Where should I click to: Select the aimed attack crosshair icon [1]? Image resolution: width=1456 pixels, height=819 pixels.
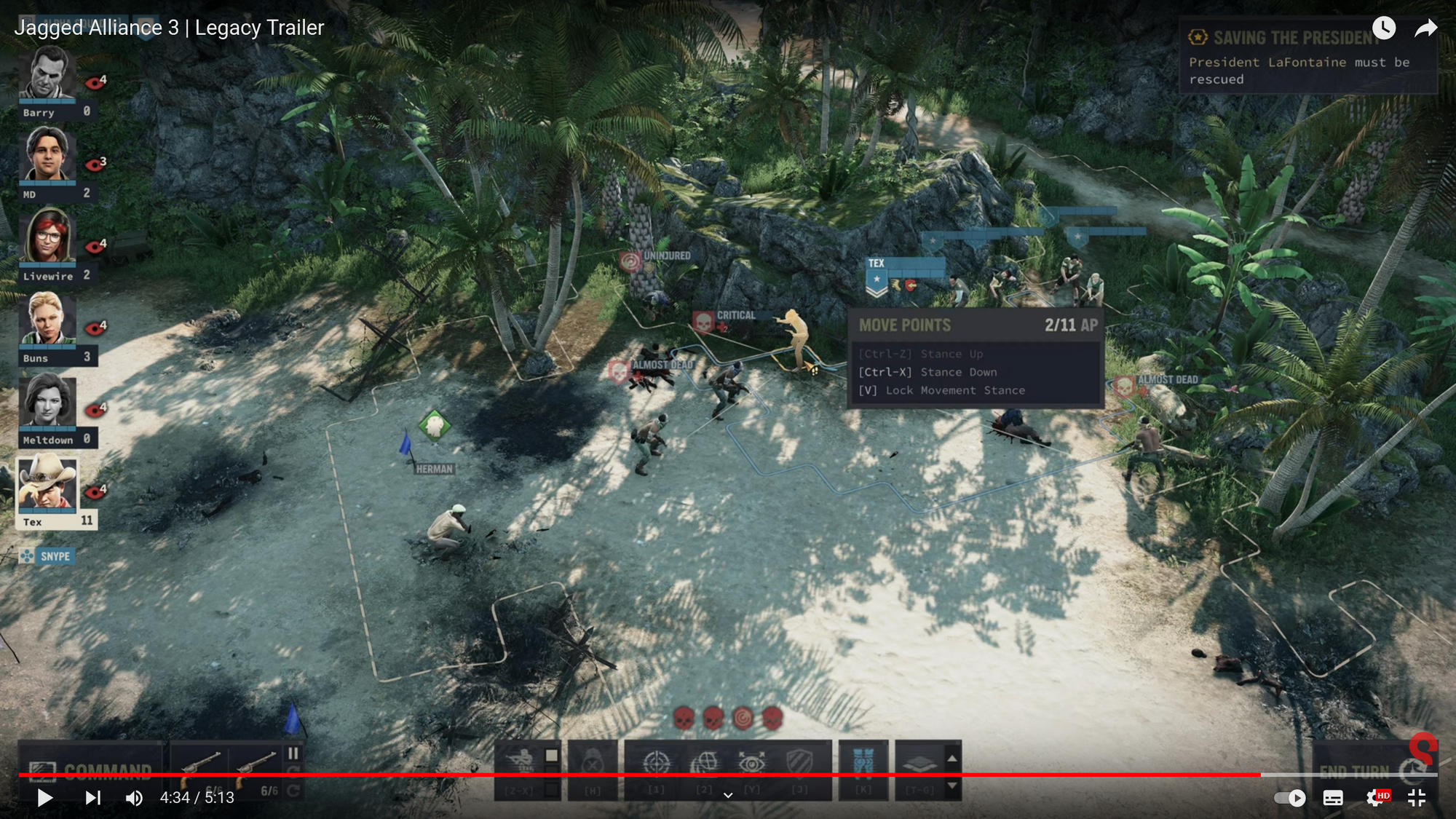point(656,761)
